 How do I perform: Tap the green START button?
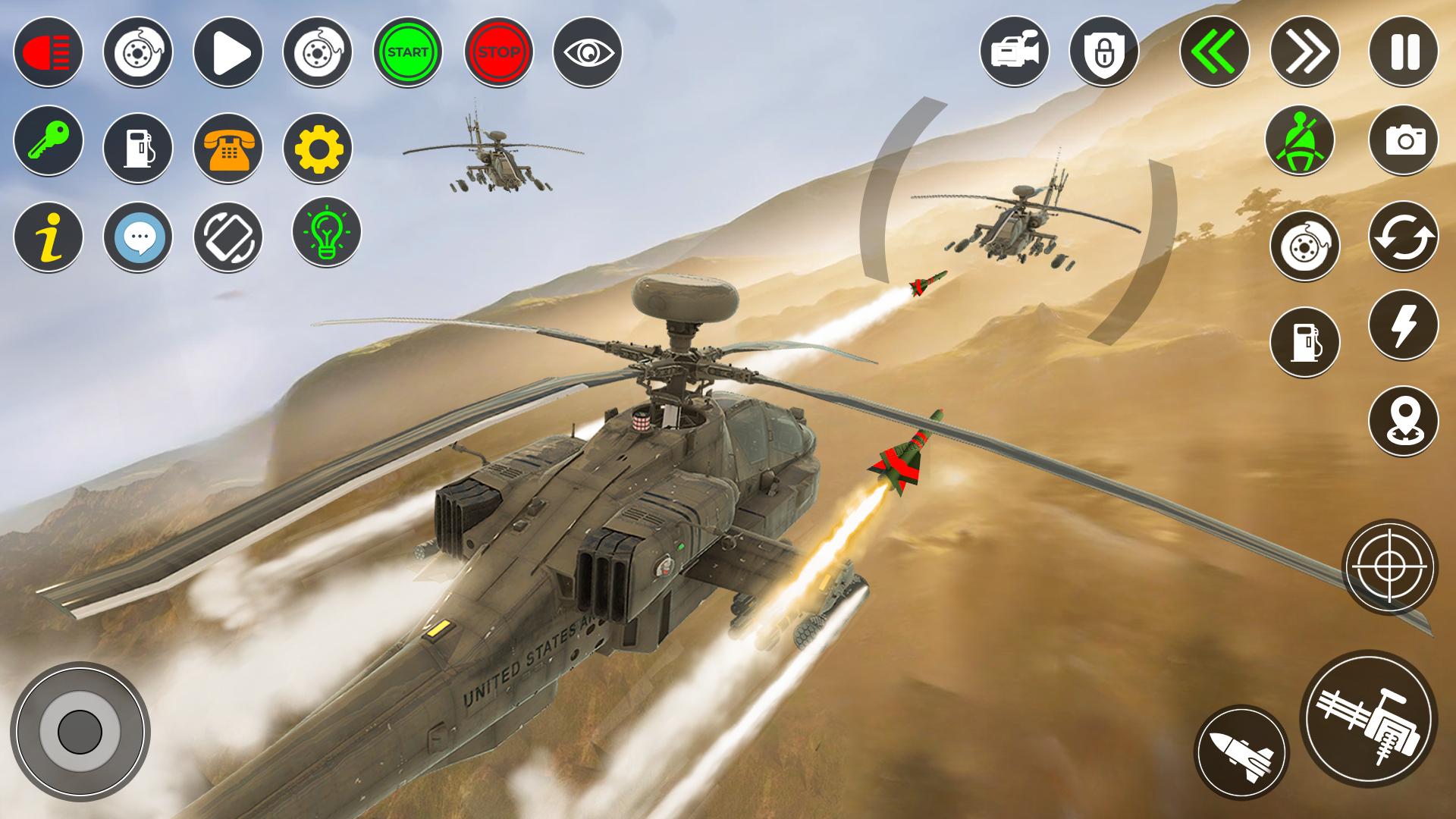pyautogui.click(x=408, y=52)
